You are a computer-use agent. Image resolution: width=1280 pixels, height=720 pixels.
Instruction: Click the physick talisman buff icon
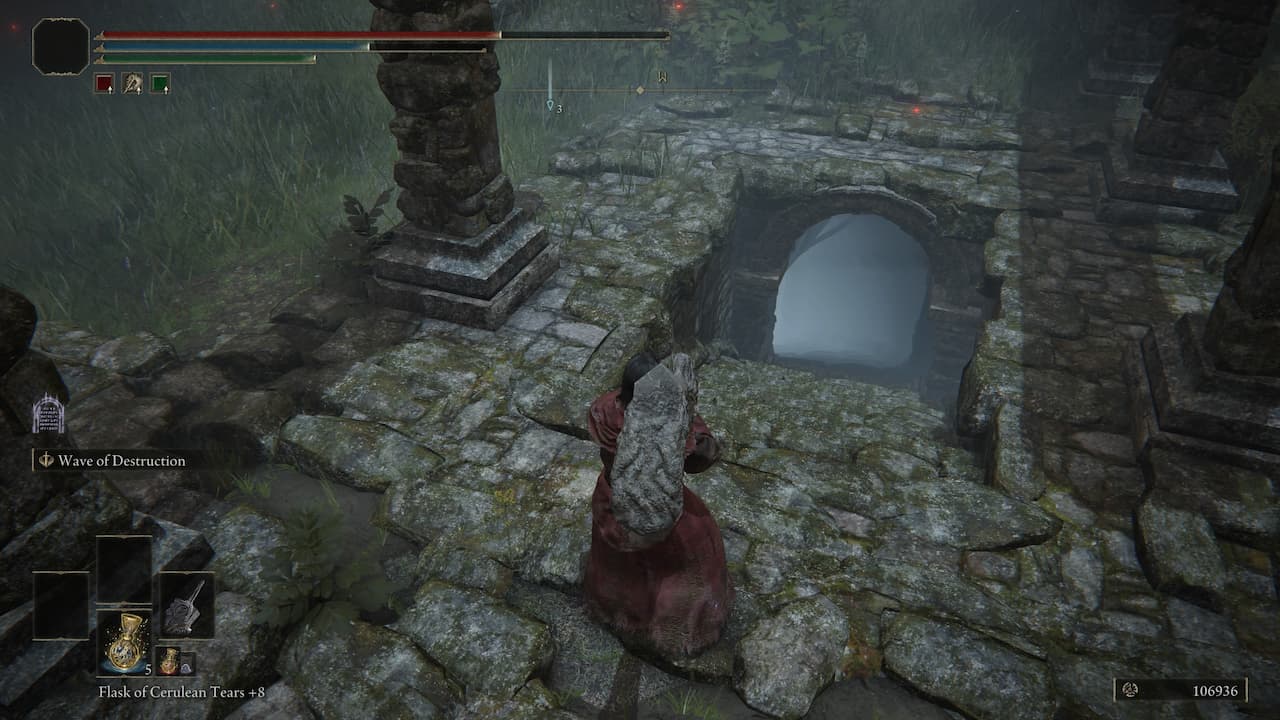click(x=131, y=82)
